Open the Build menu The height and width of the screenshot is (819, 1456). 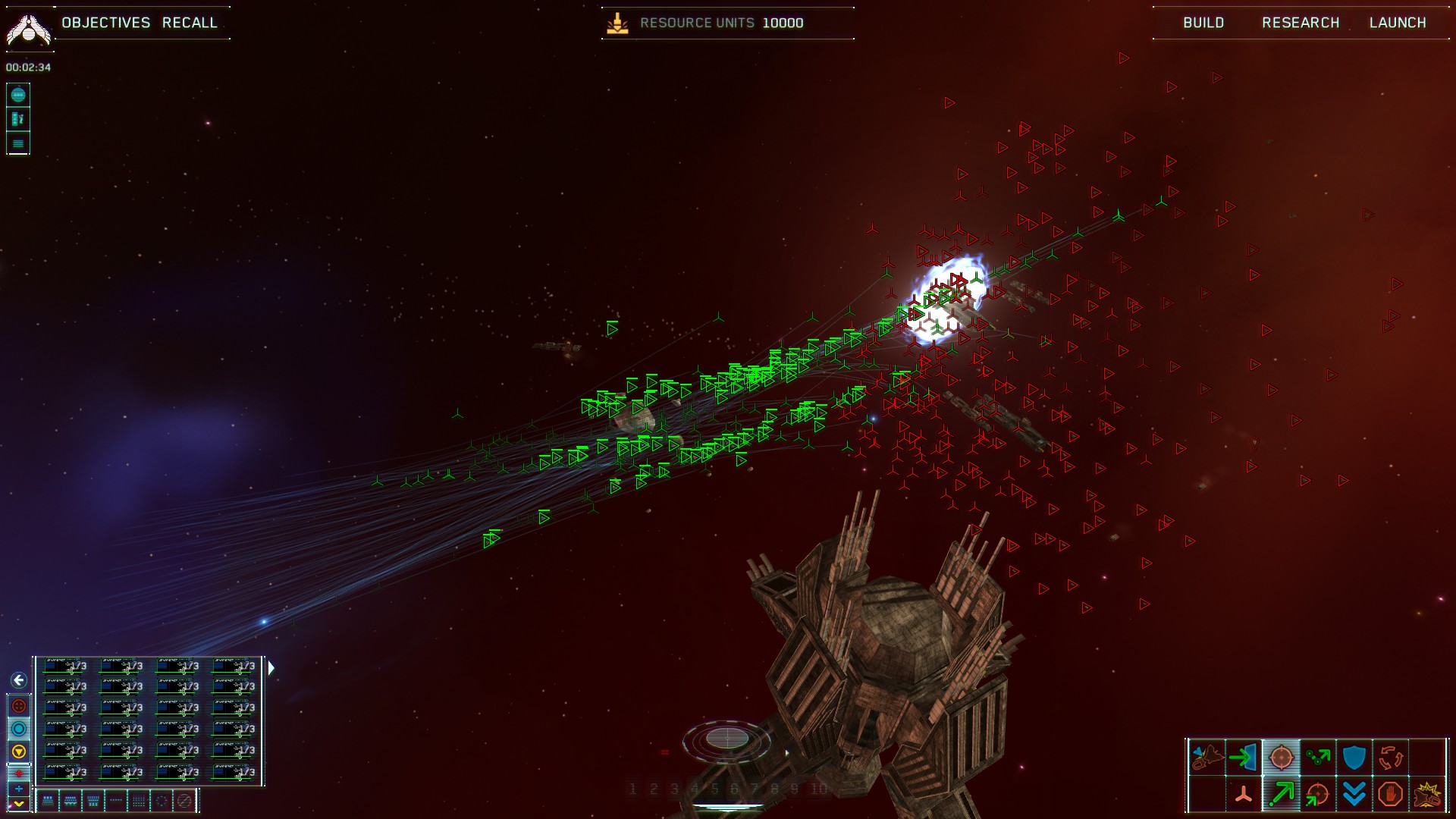click(1203, 23)
